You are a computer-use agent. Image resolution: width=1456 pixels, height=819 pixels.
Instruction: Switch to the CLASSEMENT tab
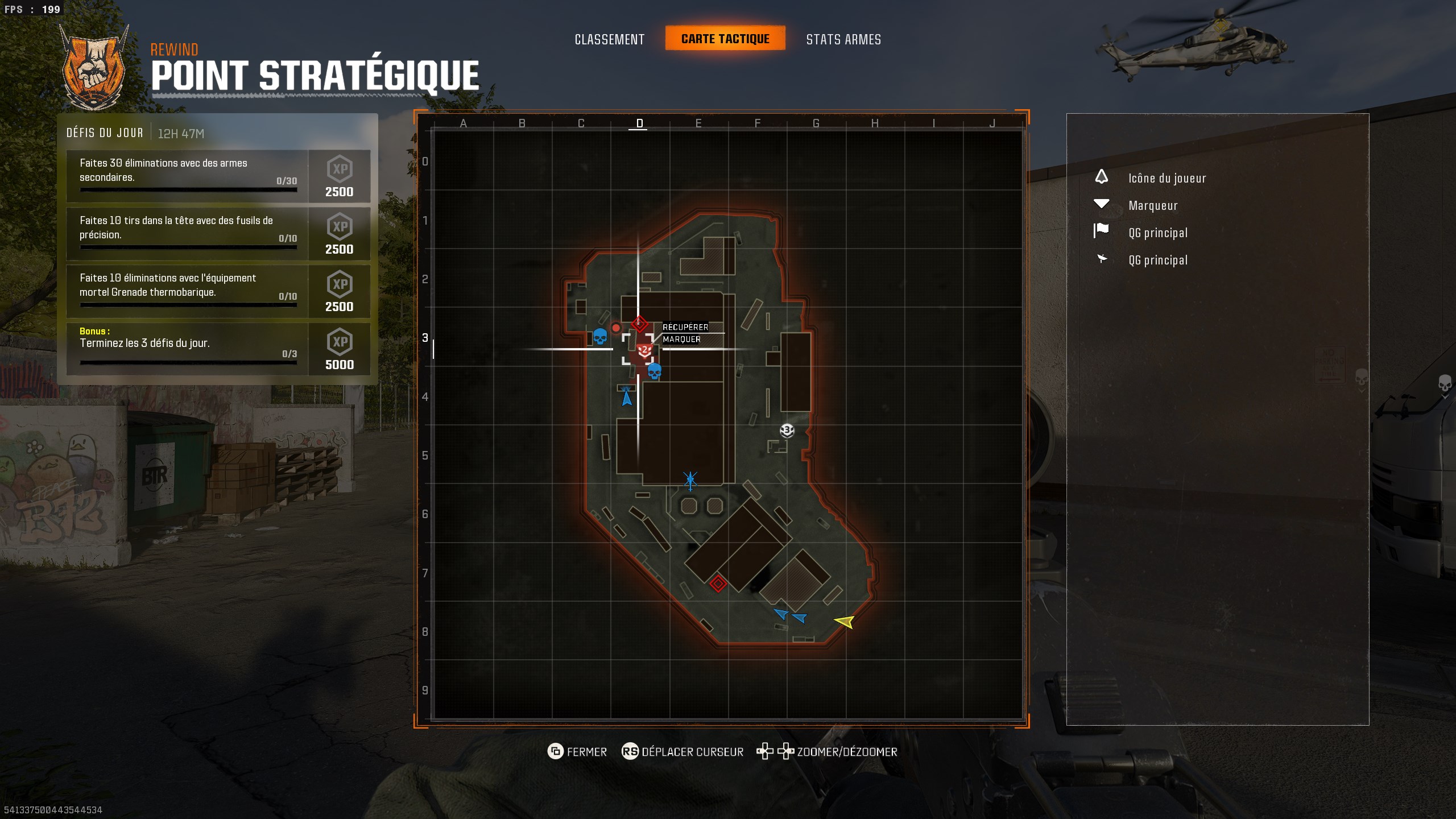pyautogui.click(x=610, y=39)
